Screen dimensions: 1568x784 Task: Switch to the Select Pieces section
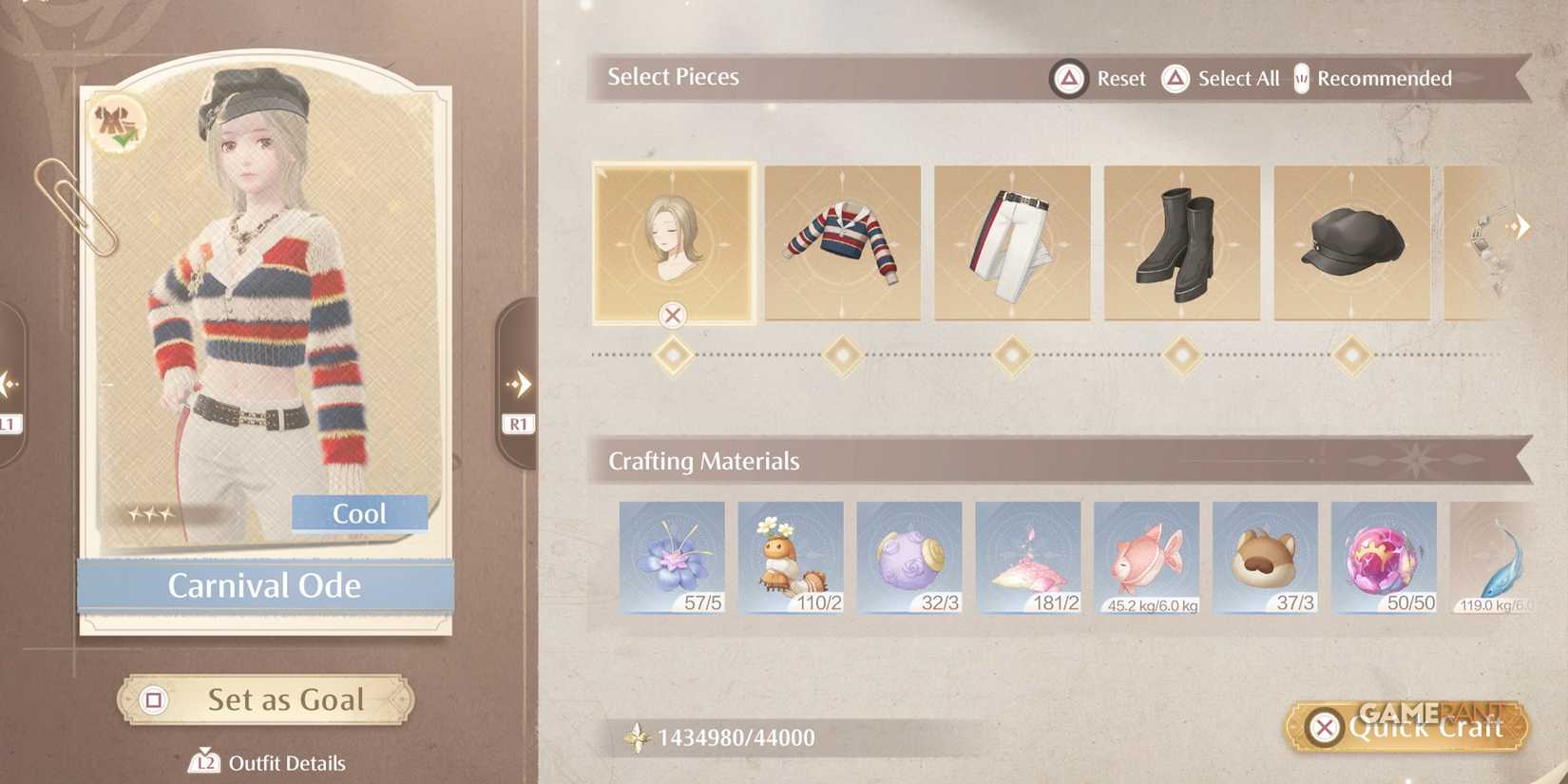[x=673, y=77]
